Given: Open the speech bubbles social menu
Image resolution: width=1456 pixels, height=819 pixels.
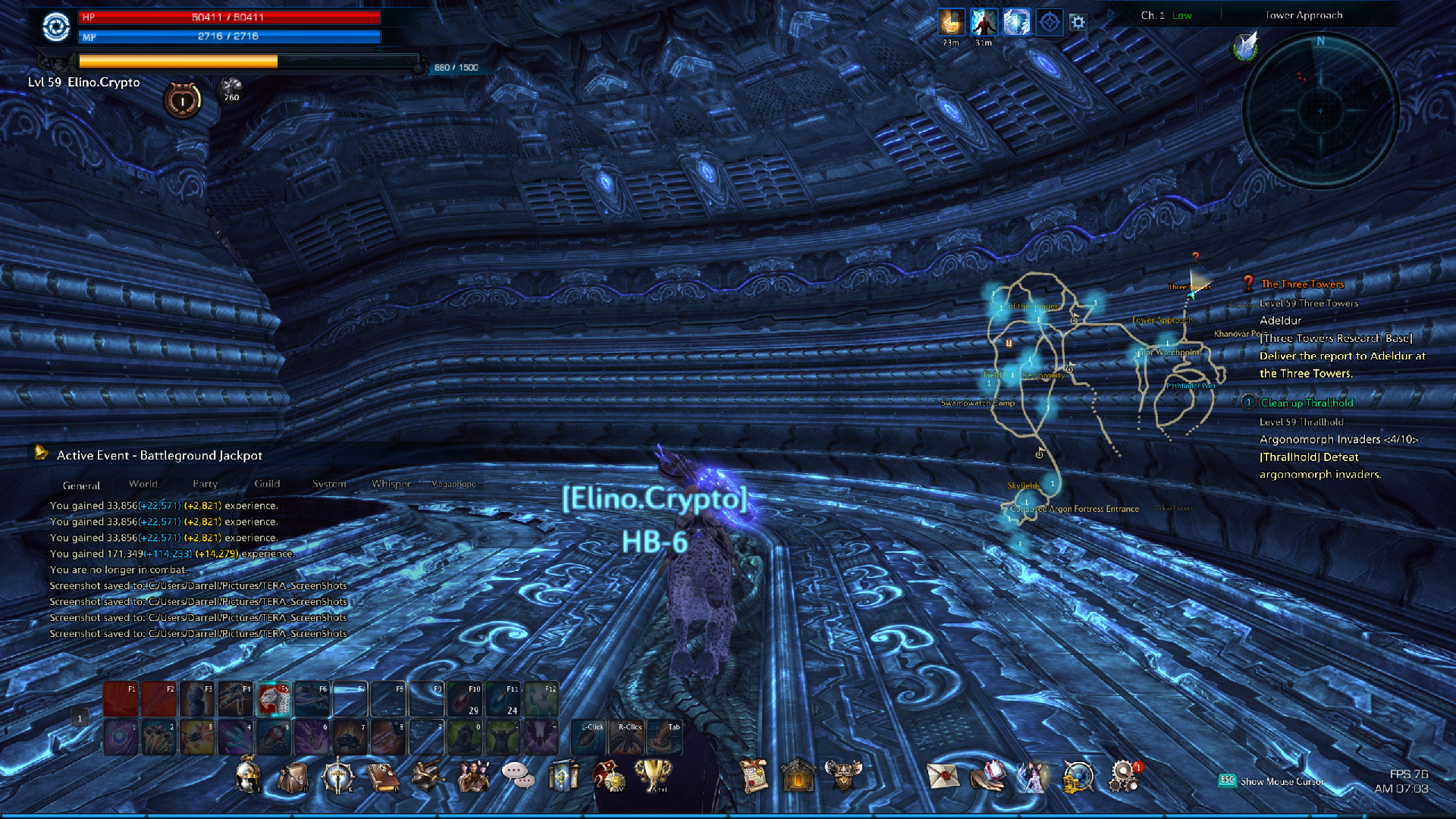Looking at the screenshot, I should point(517,775).
